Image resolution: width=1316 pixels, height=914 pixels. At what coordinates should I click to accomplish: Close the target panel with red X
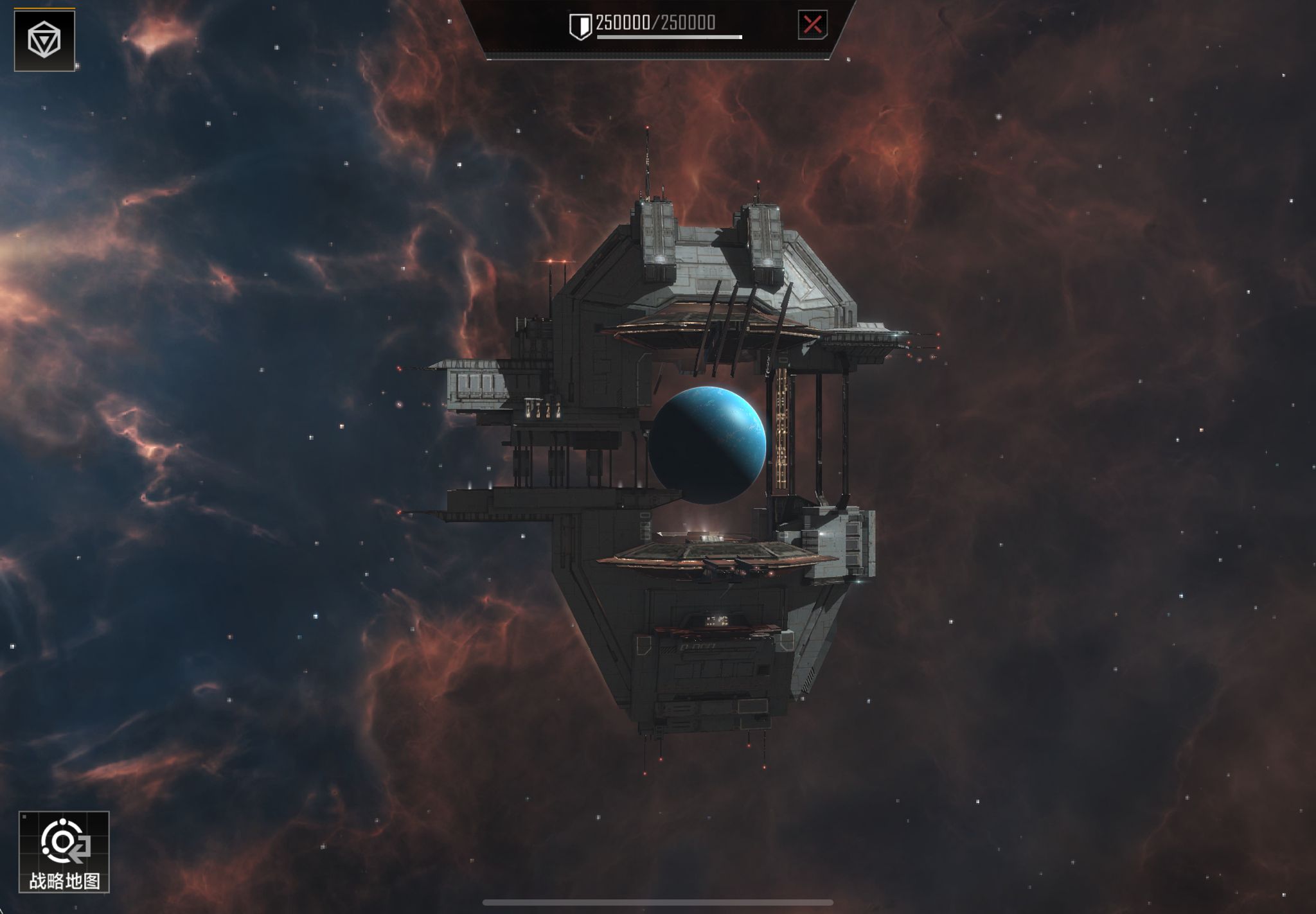(812, 25)
